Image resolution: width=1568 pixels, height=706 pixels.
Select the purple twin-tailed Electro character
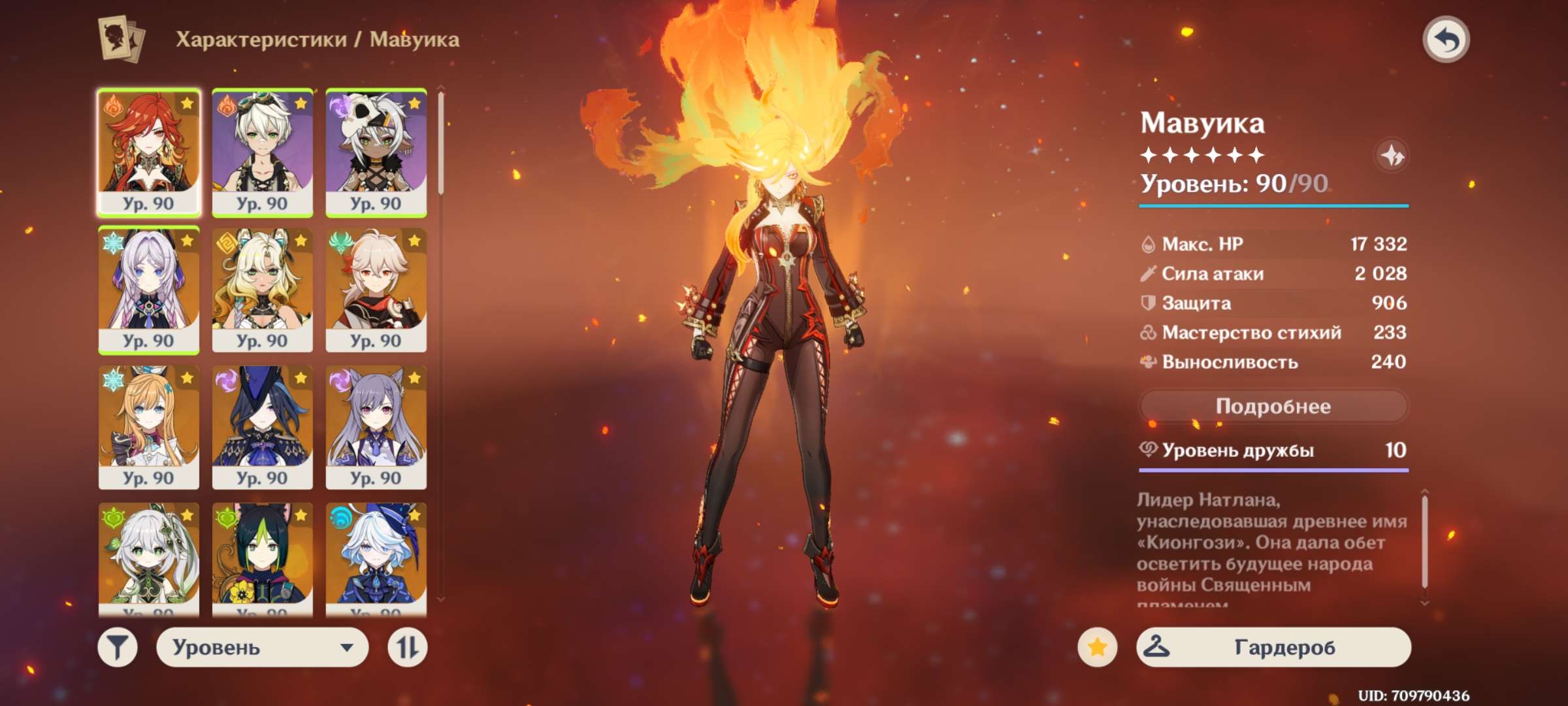click(x=376, y=427)
